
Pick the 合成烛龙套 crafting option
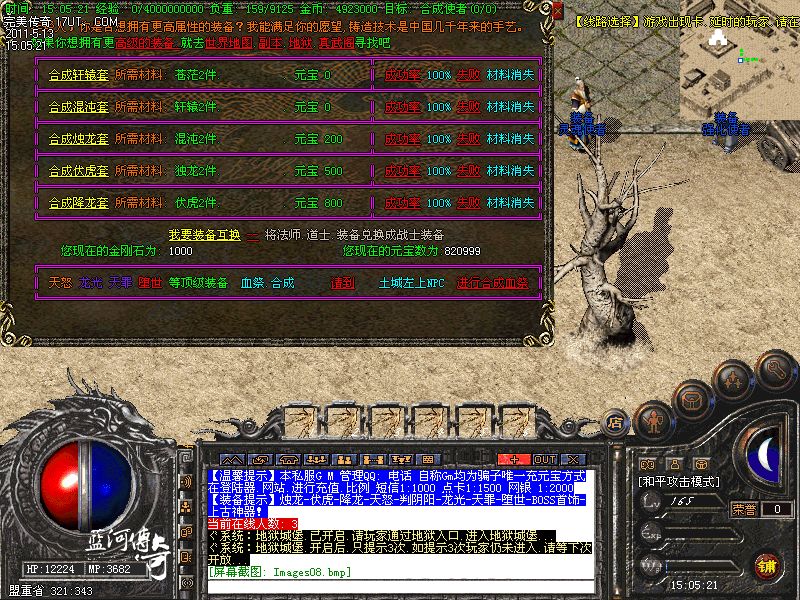coord(79,139)
